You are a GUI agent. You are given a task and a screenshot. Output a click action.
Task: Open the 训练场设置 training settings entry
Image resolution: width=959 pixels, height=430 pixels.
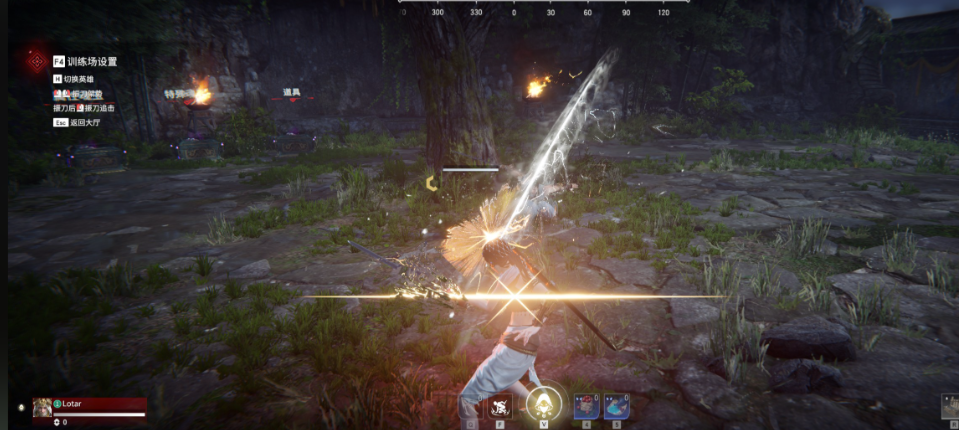(92, 61)
